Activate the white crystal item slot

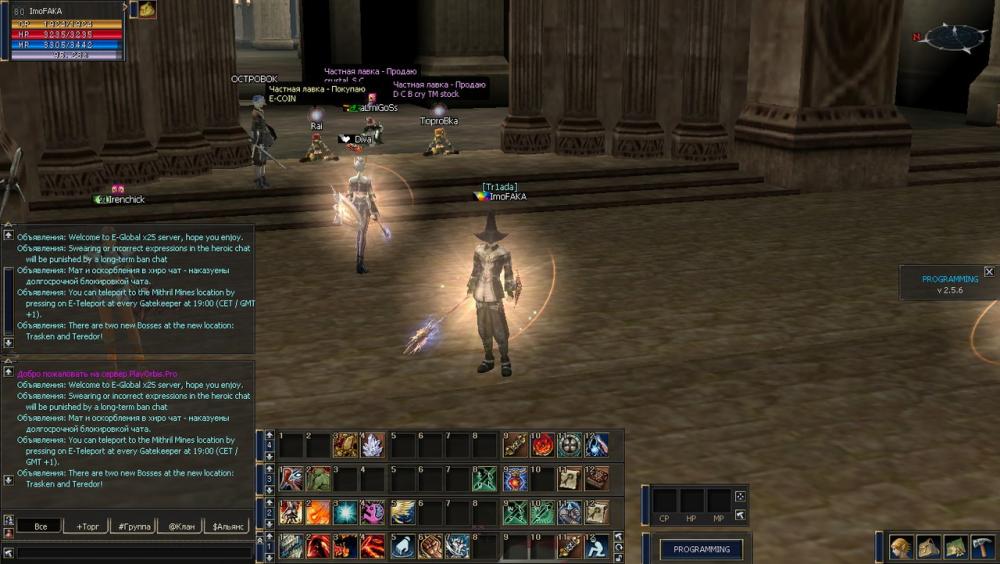(372, 445)
